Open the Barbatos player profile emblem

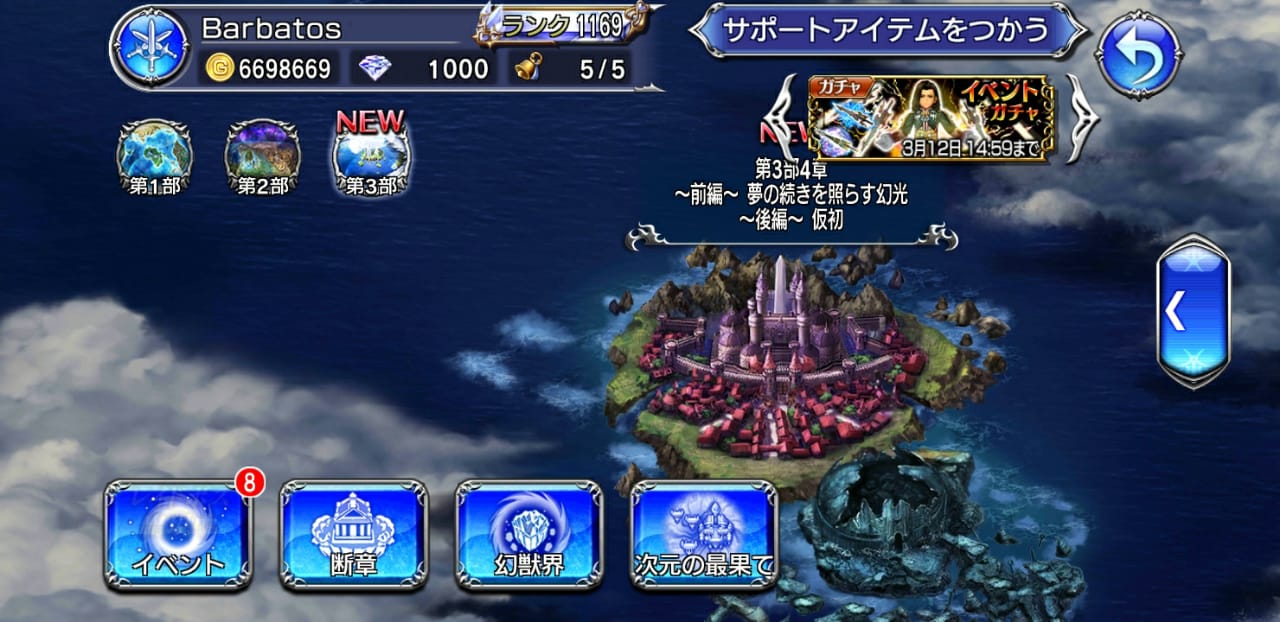[149, 46]
